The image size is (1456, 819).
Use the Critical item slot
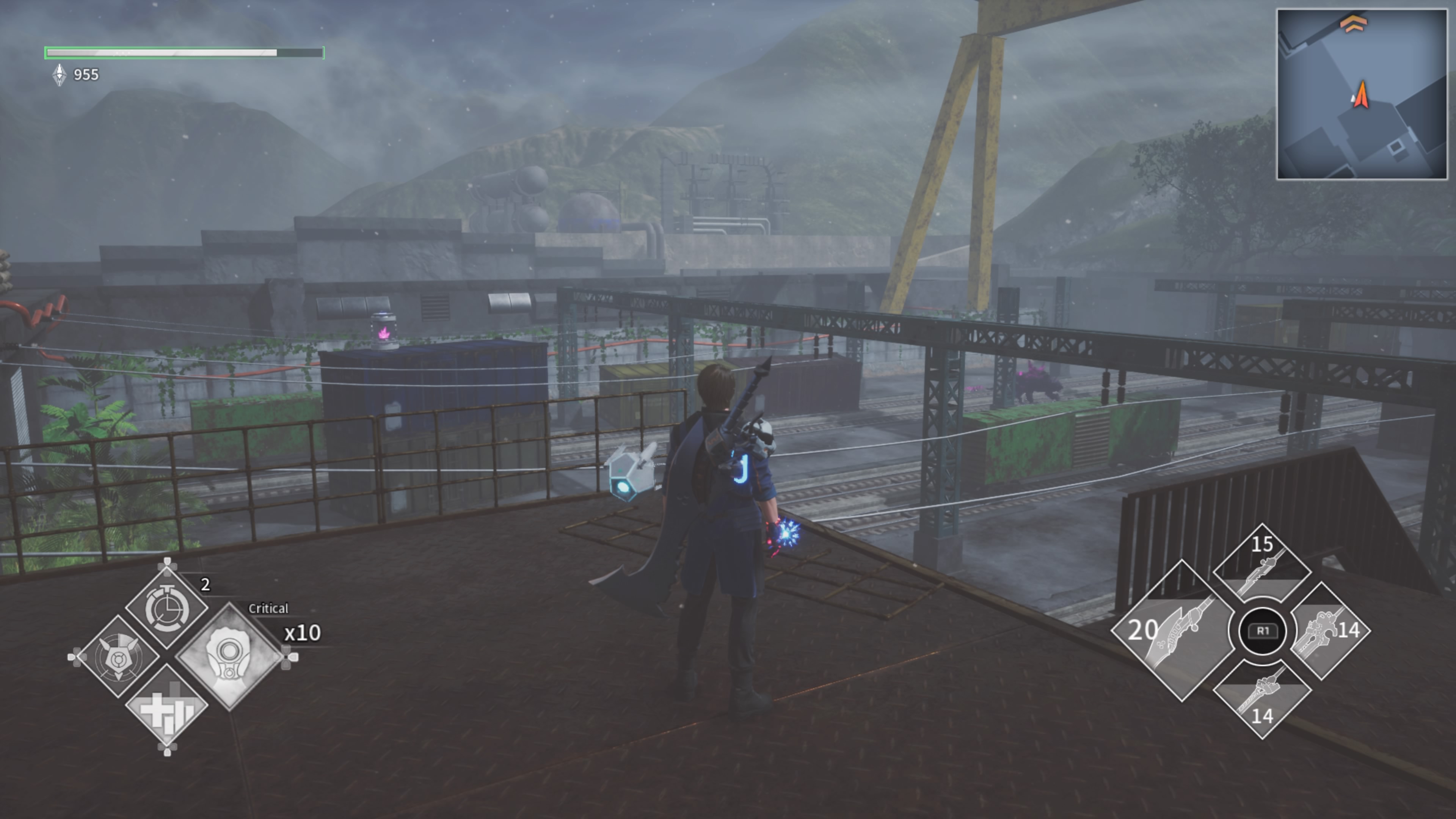229,656
